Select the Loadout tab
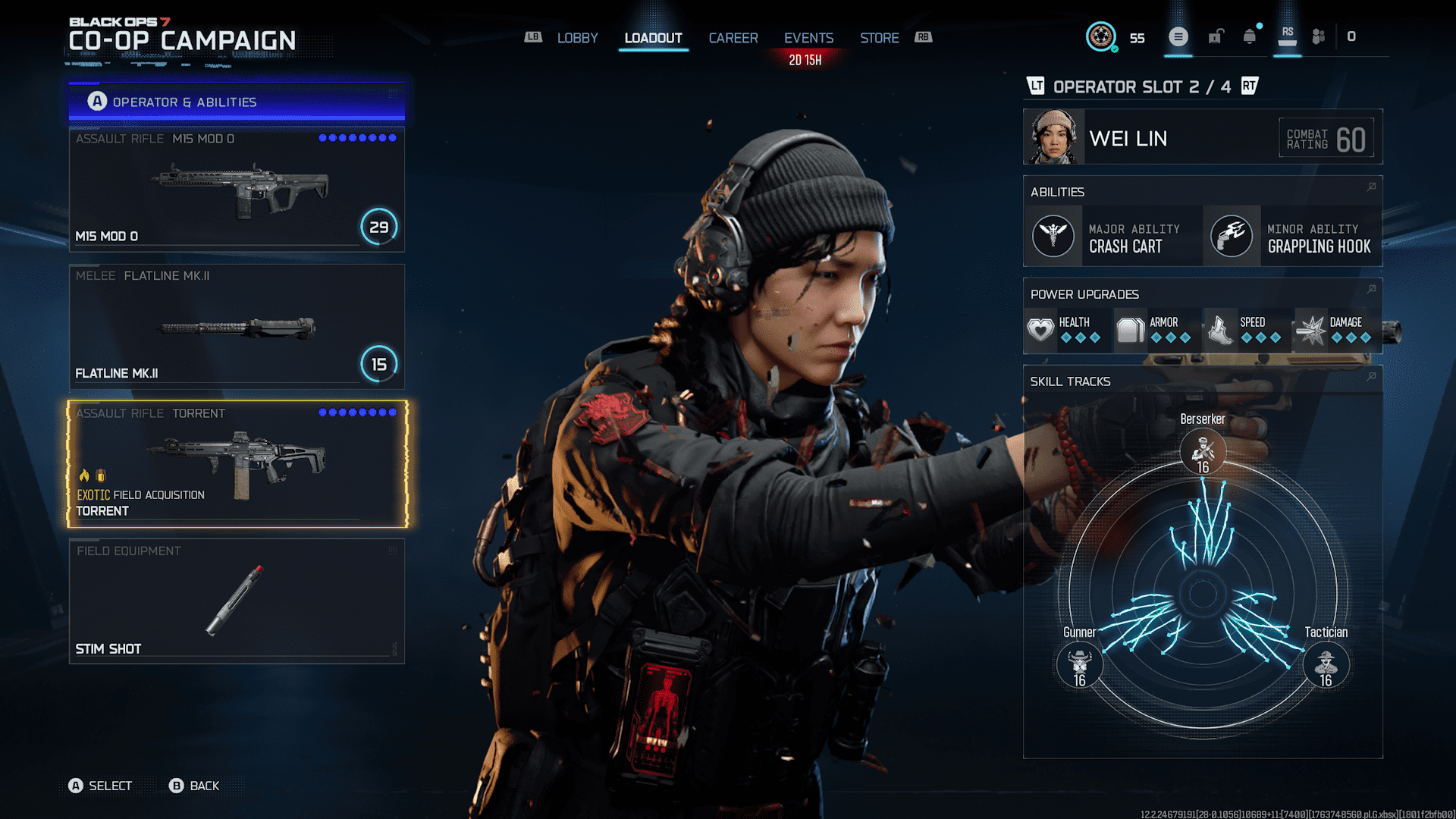The image size is (1456, 819). 653,38
